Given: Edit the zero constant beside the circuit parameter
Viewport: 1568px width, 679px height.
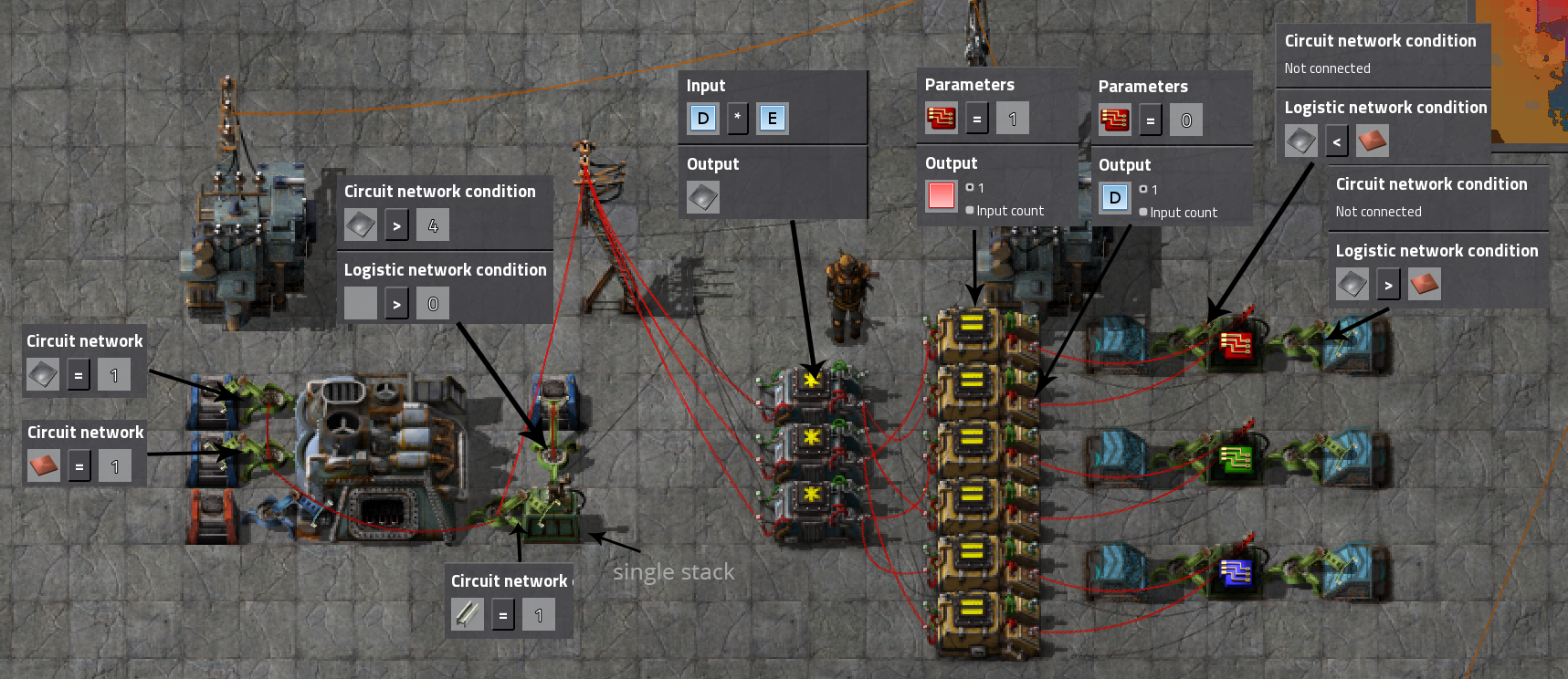Looking at the screenshot, I should (1186, 120).
